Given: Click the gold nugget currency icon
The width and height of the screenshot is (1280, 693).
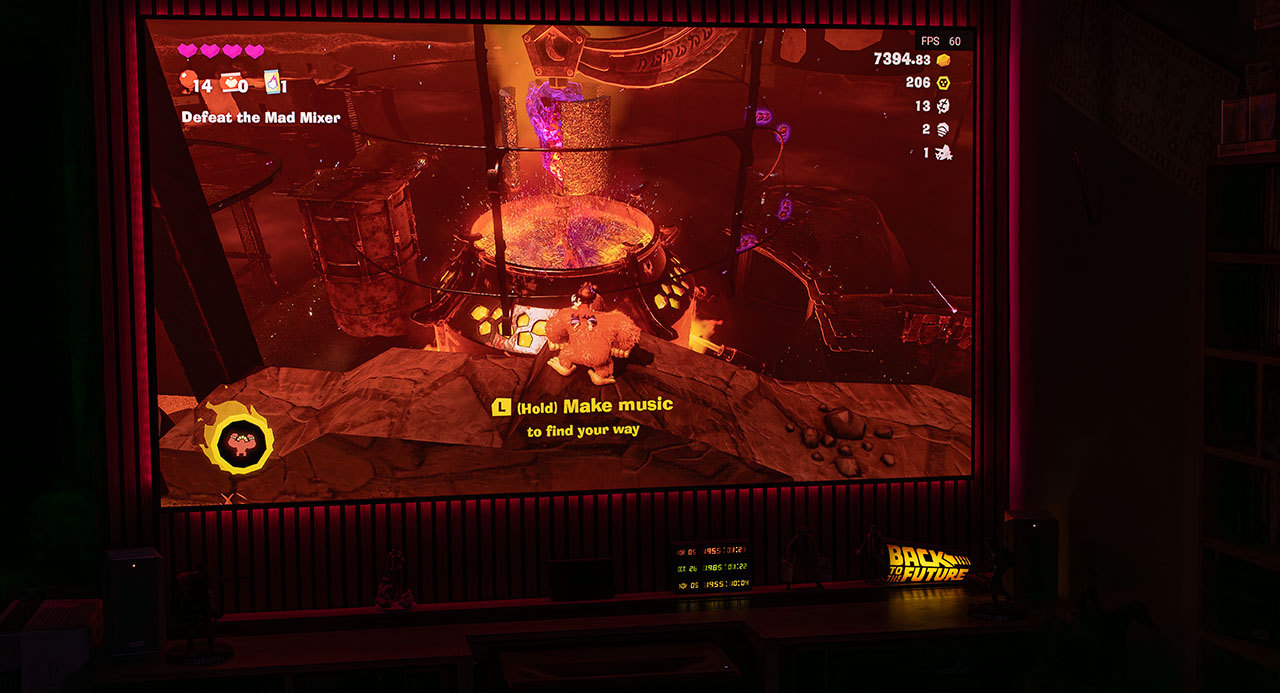Looking at the screenshot, I should click(x=943, y=60).
